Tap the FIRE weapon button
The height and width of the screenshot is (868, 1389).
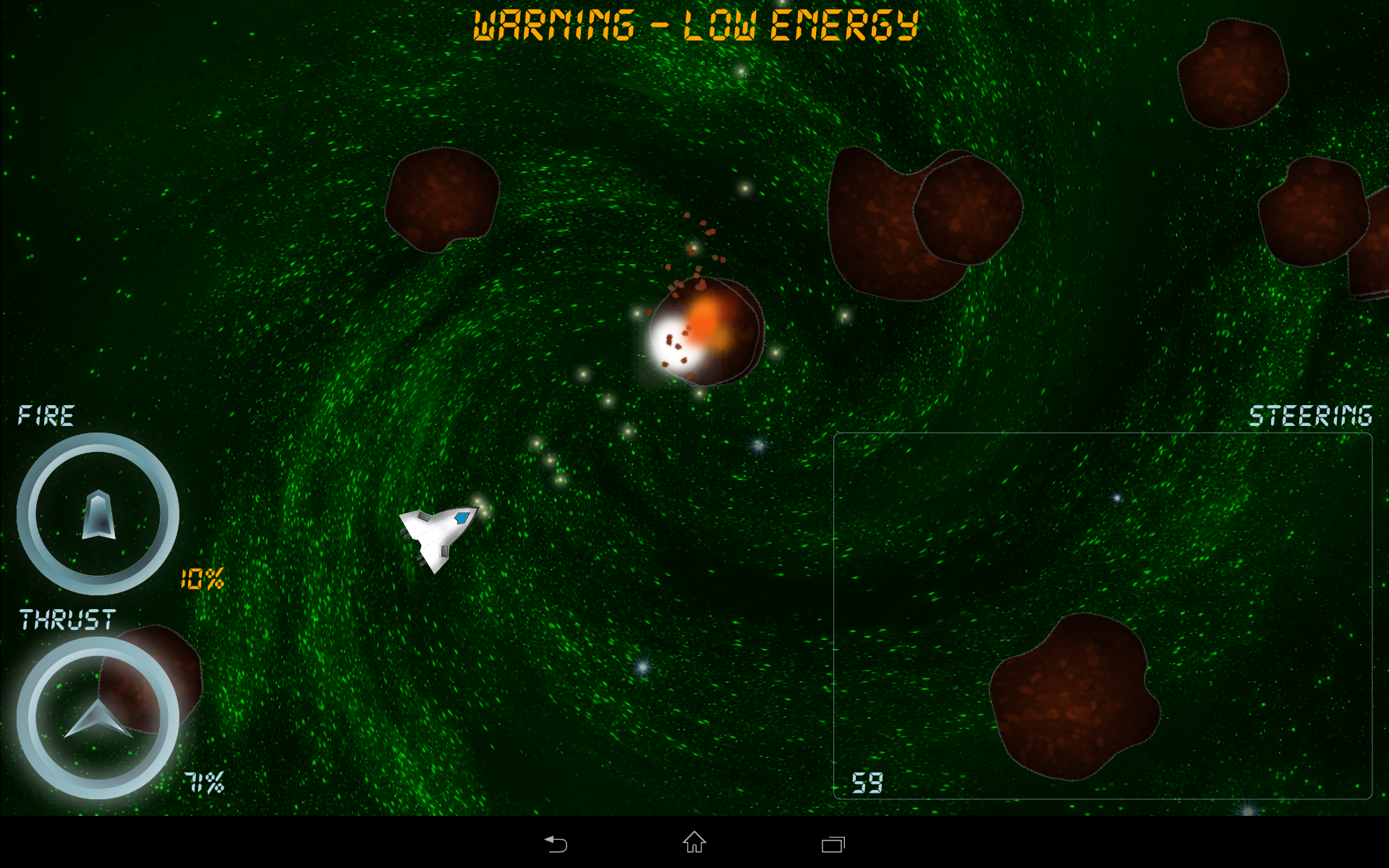point(98,514)
